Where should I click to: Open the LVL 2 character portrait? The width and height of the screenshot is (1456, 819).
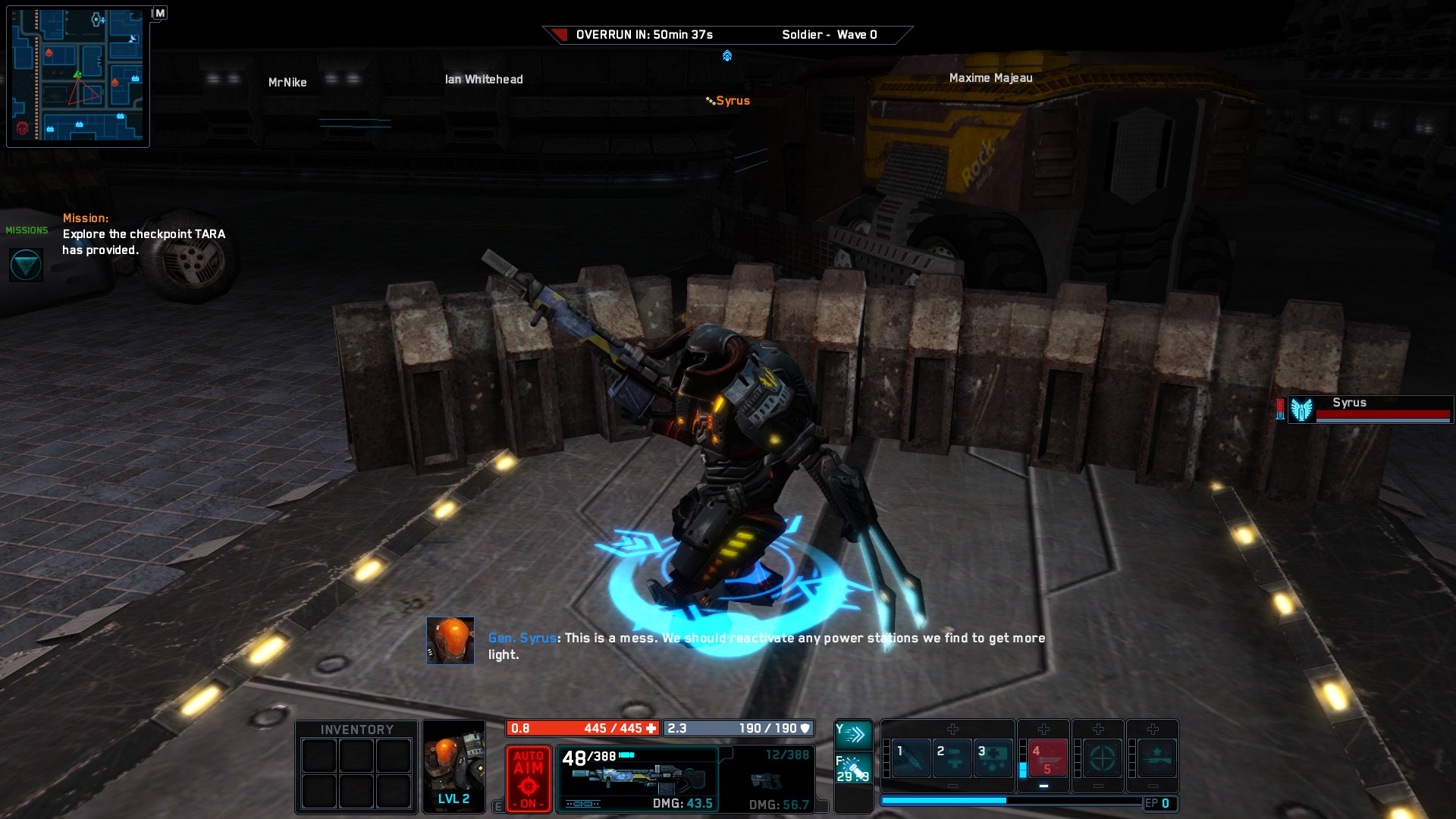(453, 766)
